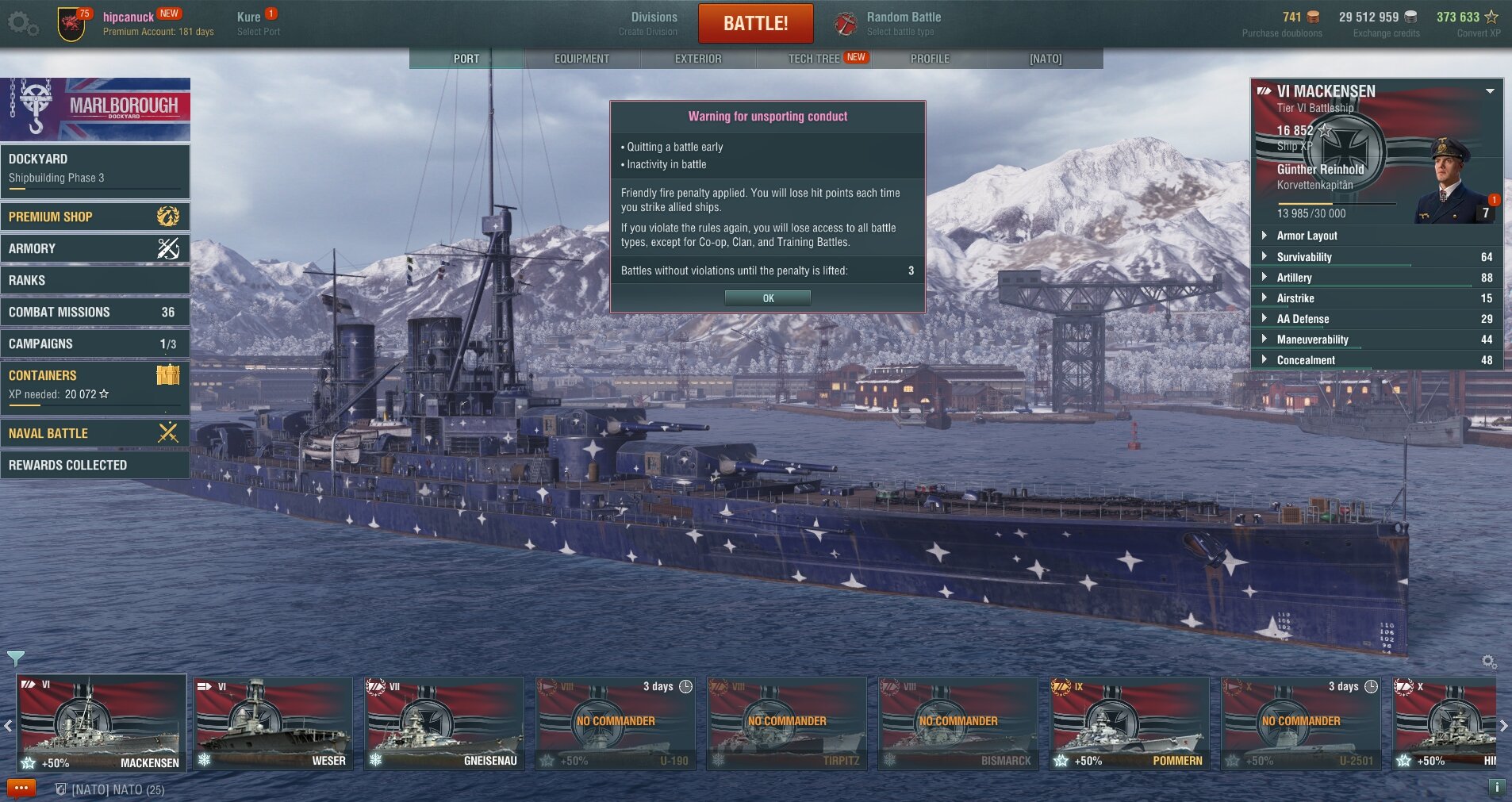
Task: Expand the Artillery stats section
Action: [x=1294, y=278]
